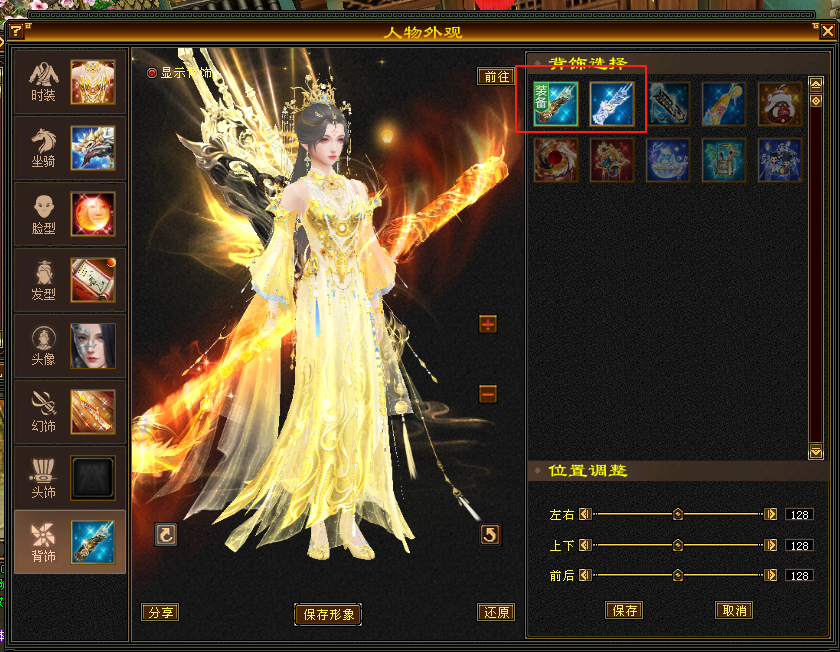
Task: Toggle the 显示背饰 display option
Action: click(153, 73)
